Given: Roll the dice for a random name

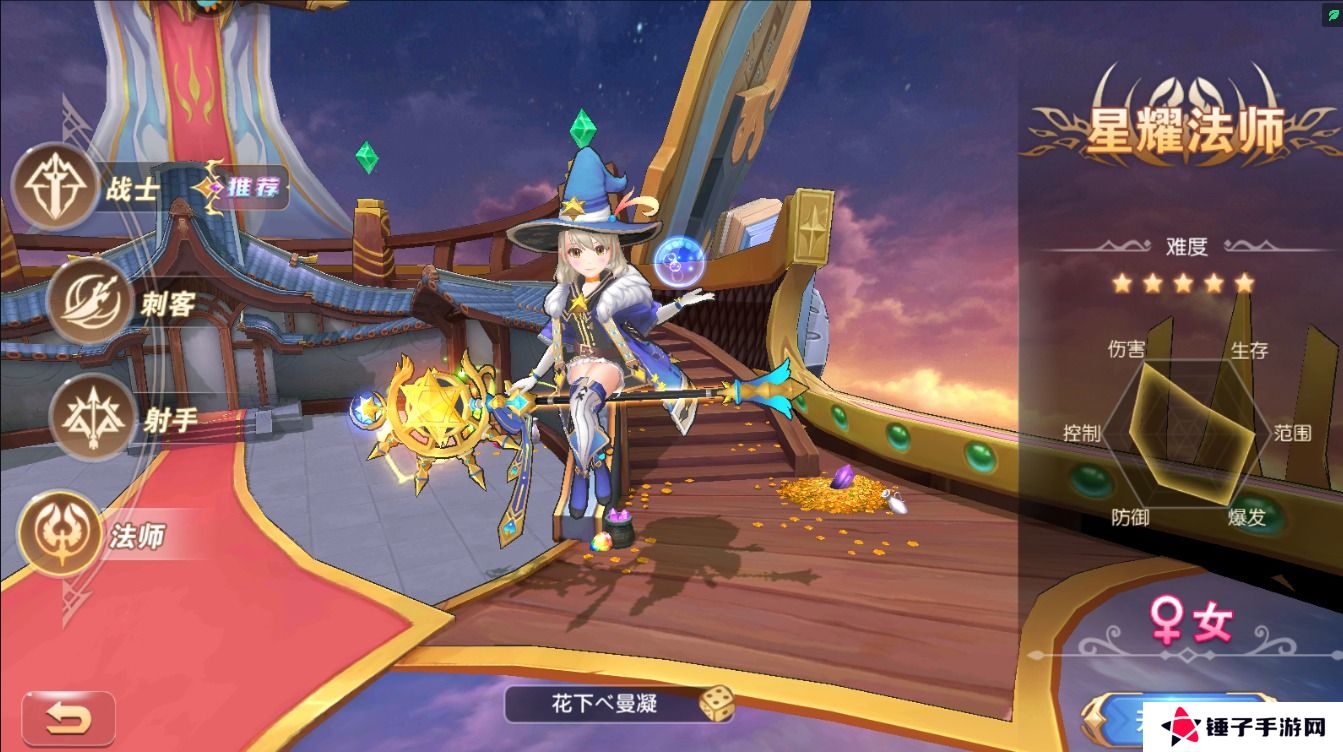Looking at the screenshot, I should pos(714,704).
